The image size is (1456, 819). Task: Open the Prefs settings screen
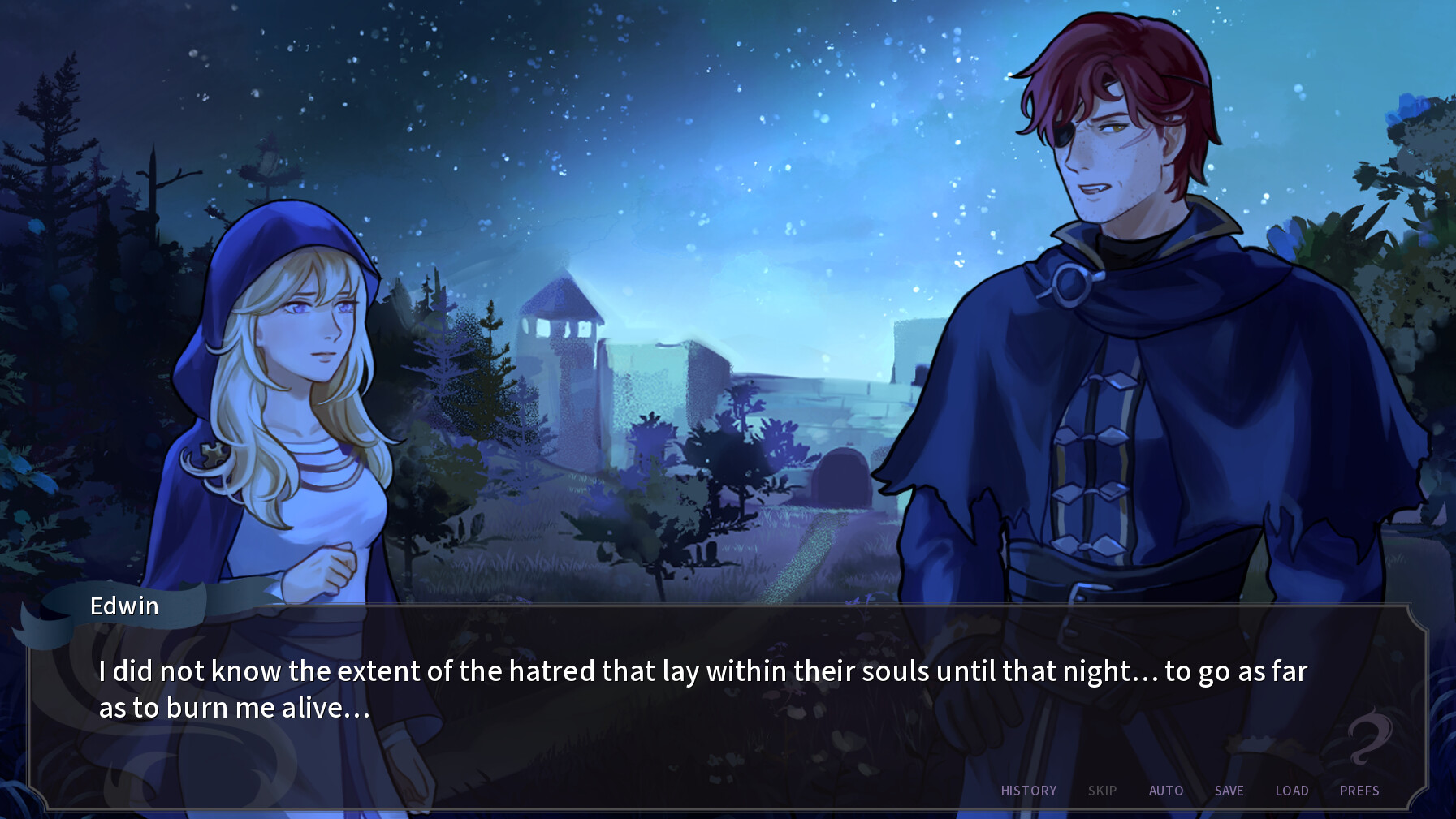click(1359, 791)
